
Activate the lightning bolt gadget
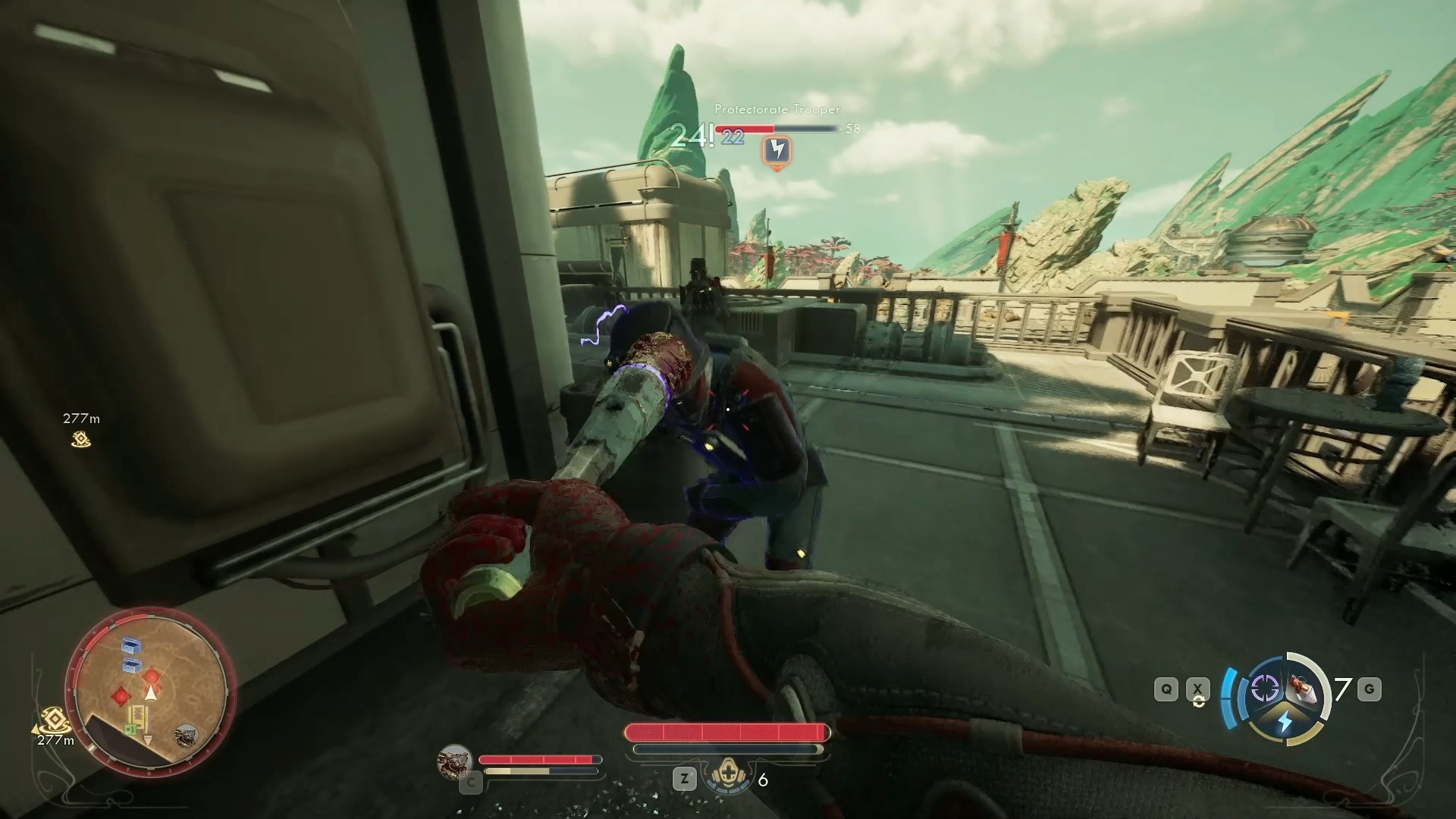(1285, 721)
